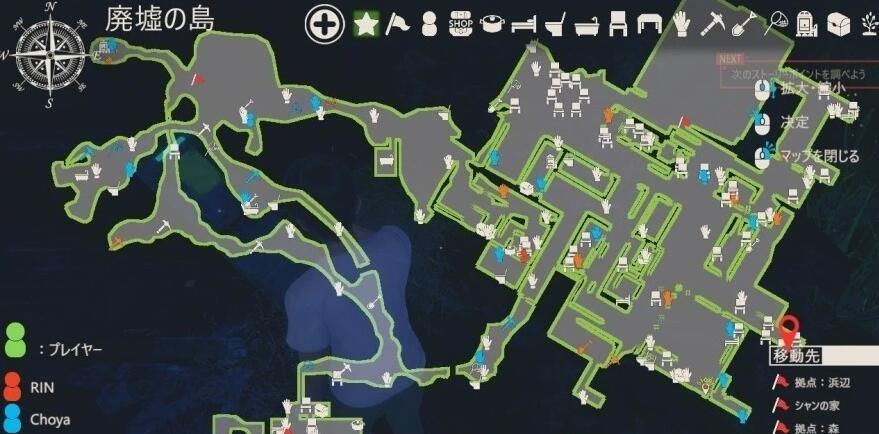Select the bathtub filter icon
The width and height of the screenshot is (879, 434).
pyautogui.click(x=588, y=23)
